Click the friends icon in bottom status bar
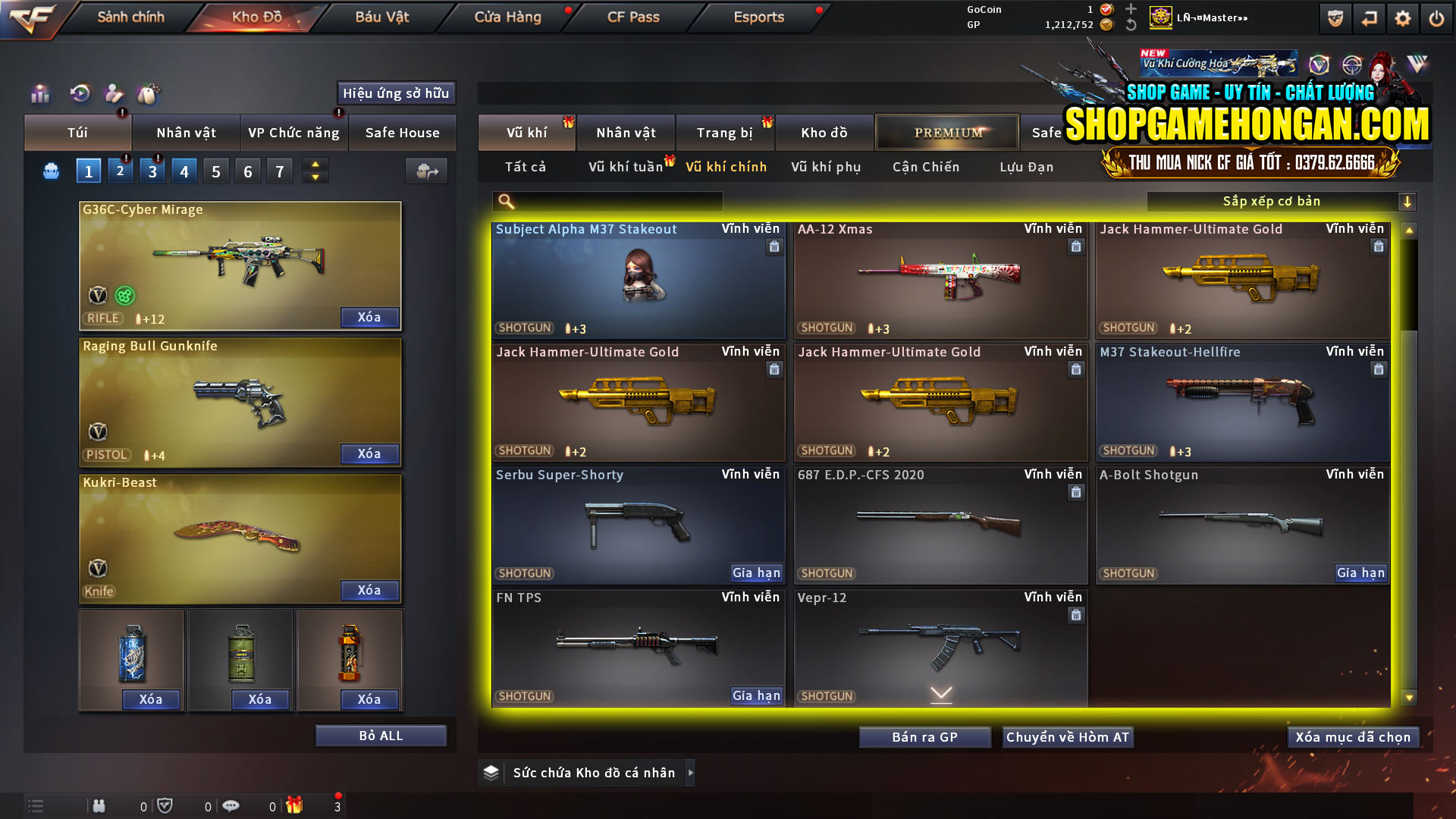 click(x=99, y=805)
